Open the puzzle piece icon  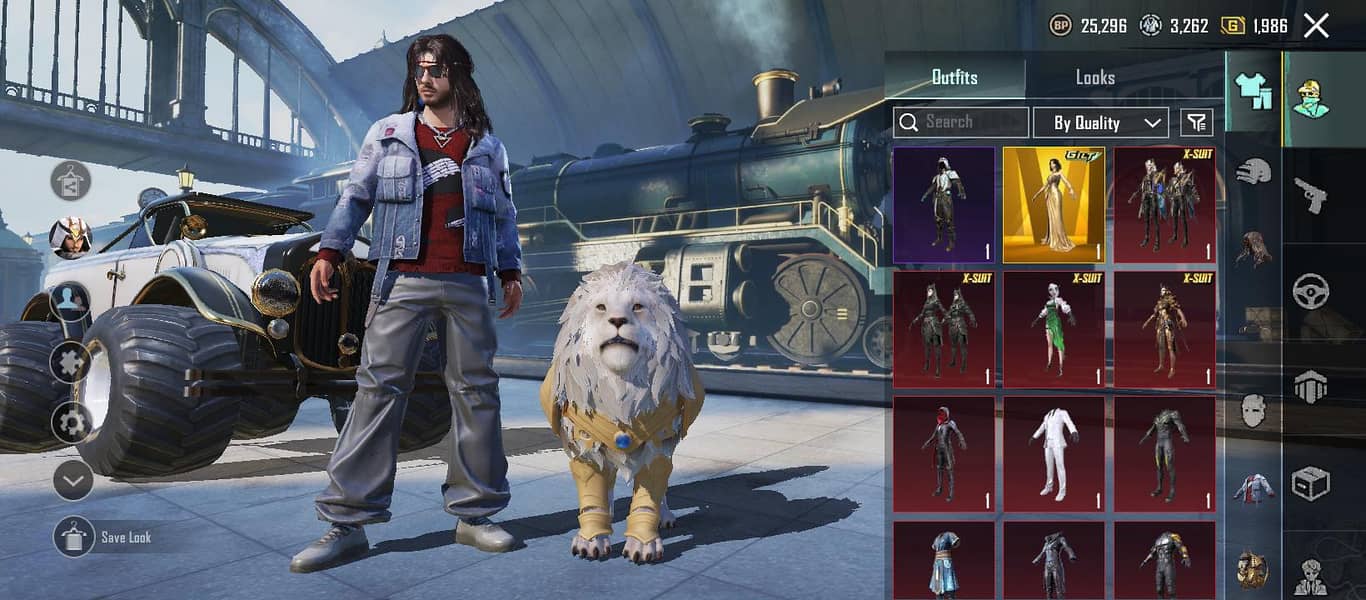[72, 361]
